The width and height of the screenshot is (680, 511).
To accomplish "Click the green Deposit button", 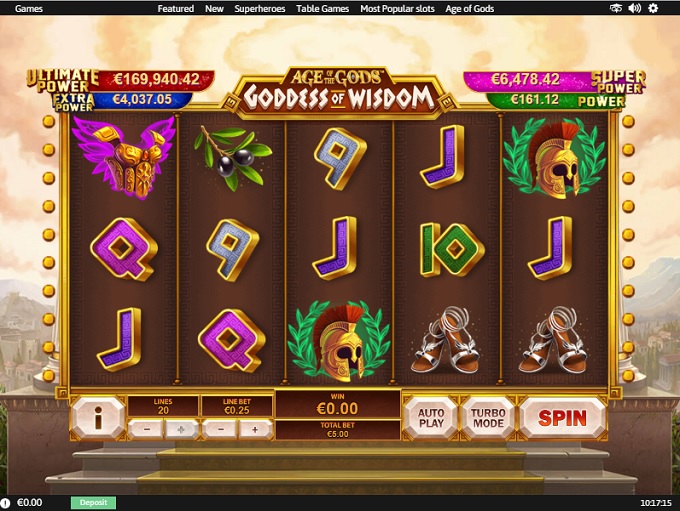I will click(93, 502).
